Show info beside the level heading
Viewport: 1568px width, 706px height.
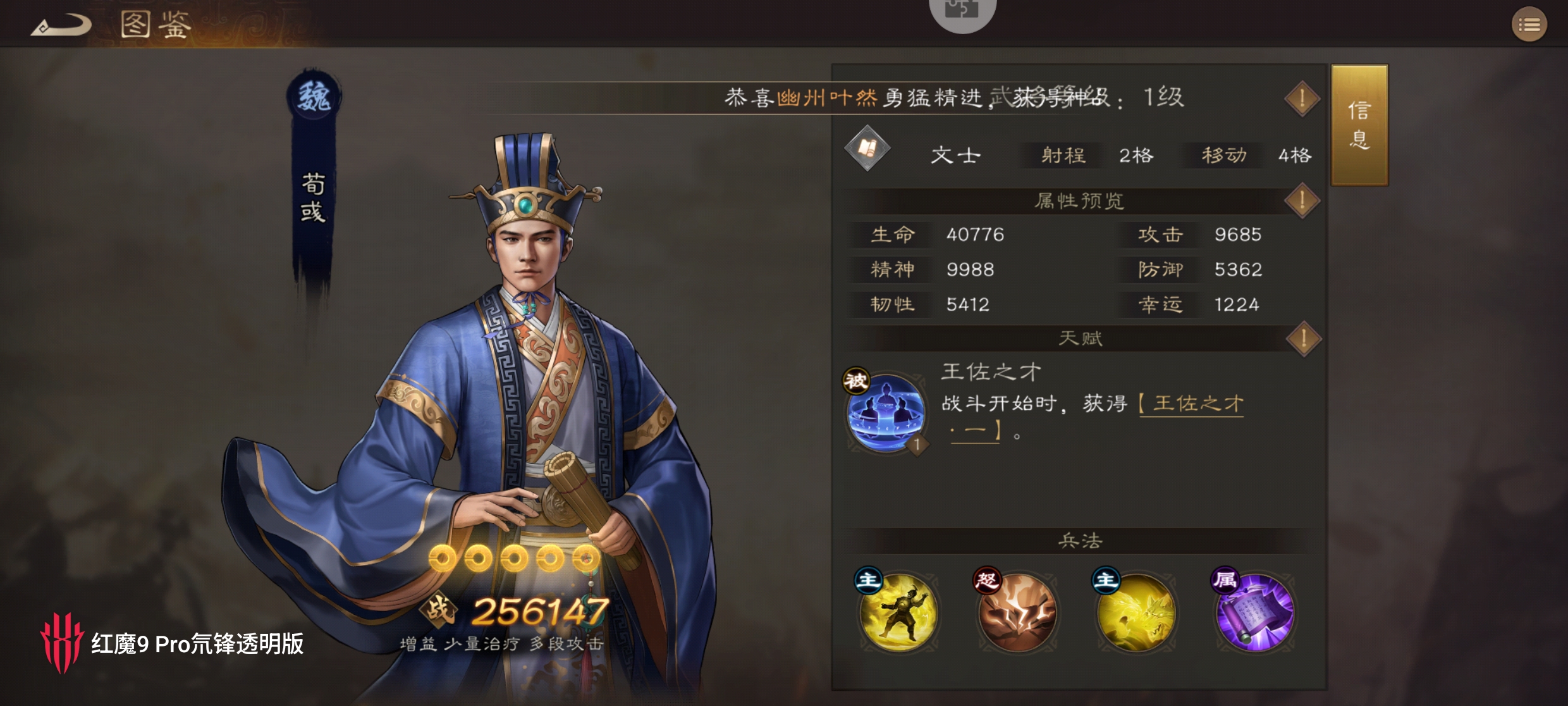tap(1302, 99)
